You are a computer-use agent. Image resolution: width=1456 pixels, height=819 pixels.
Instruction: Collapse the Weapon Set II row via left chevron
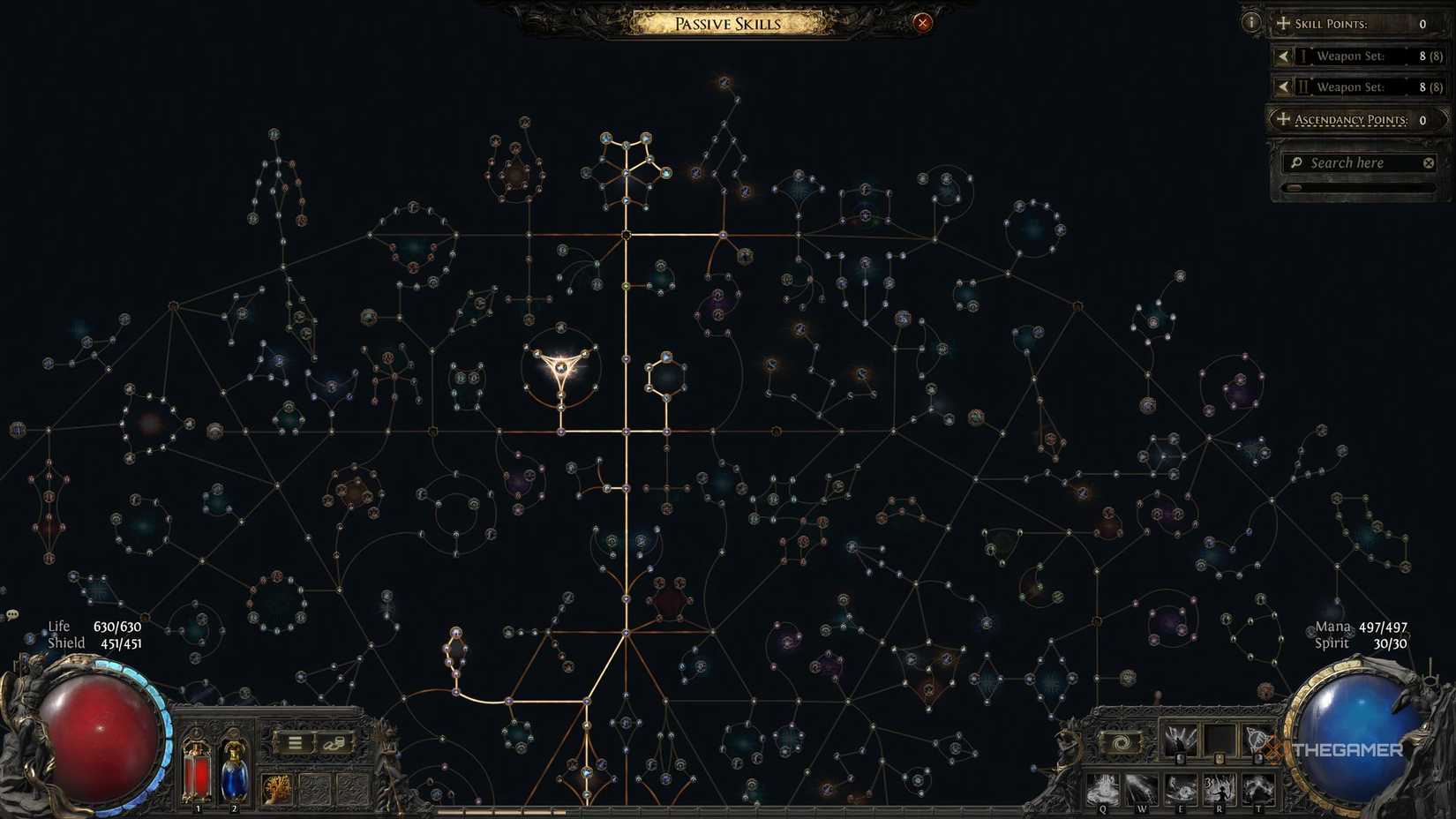1284,86
